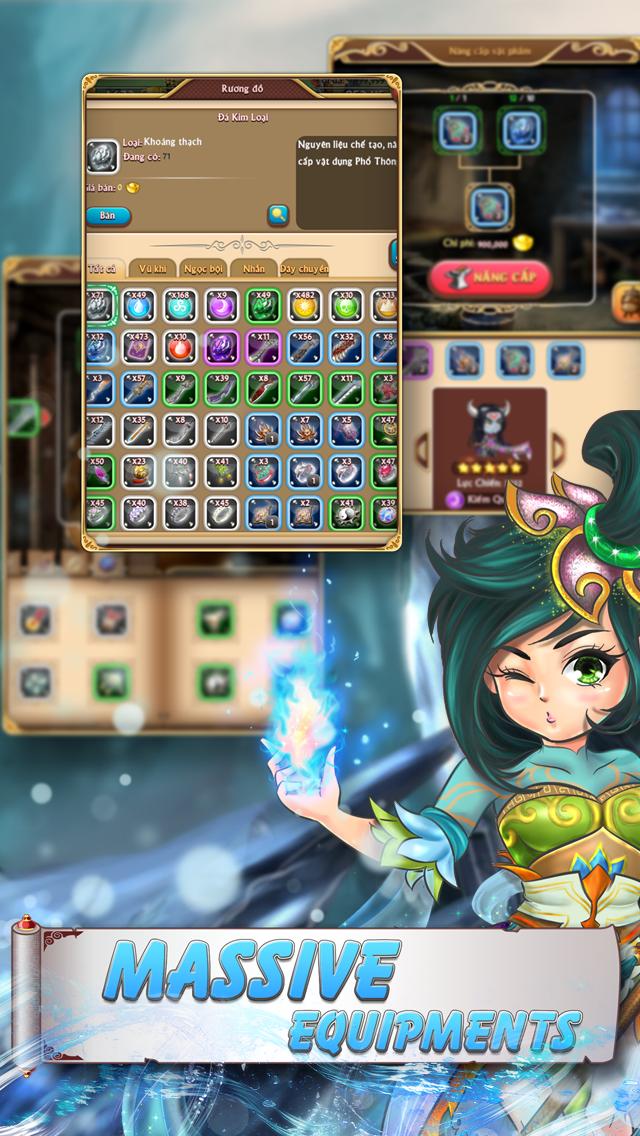
Task: Select the Nhẫn tab
Action: 253,268
